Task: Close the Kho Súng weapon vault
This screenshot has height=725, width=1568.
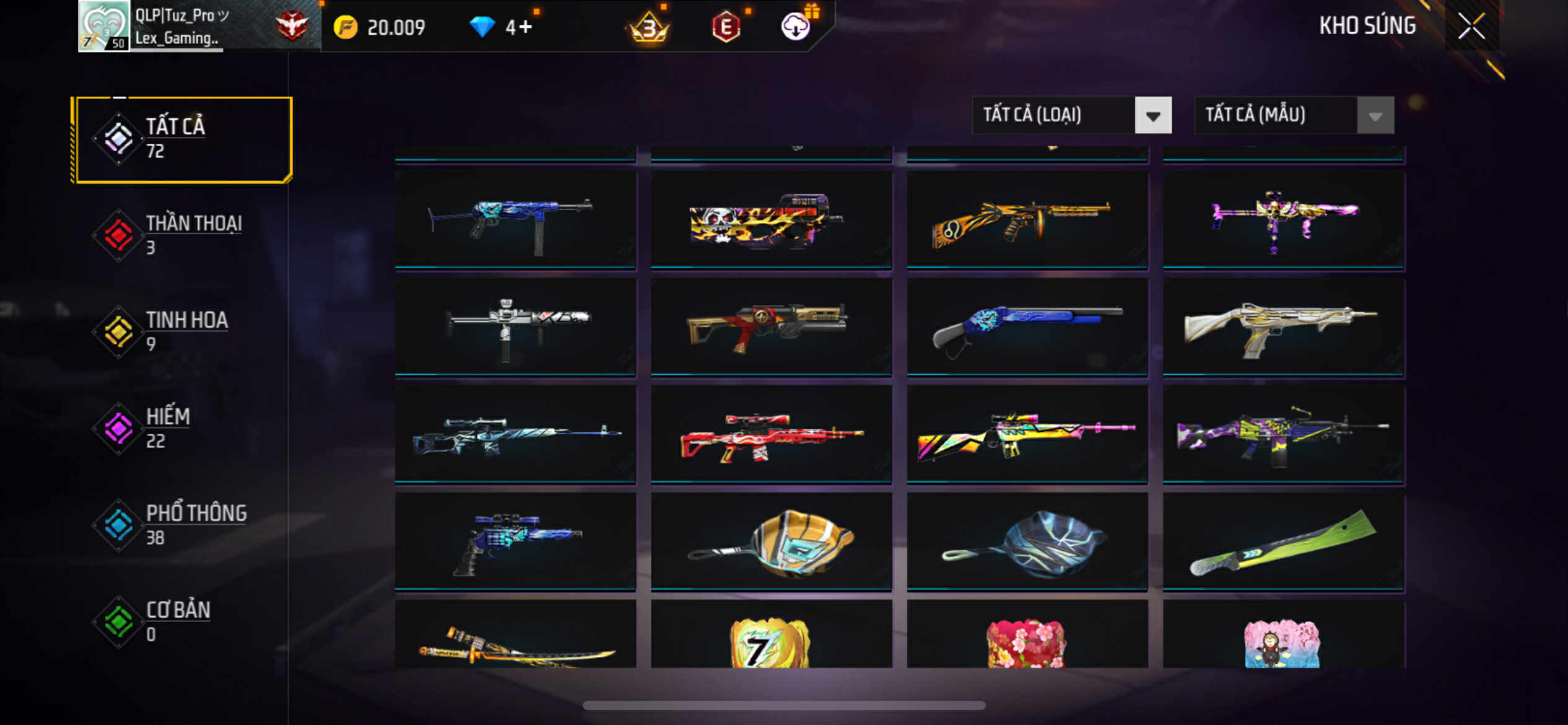Action: pyautogui.click(x=1471, y=26)
